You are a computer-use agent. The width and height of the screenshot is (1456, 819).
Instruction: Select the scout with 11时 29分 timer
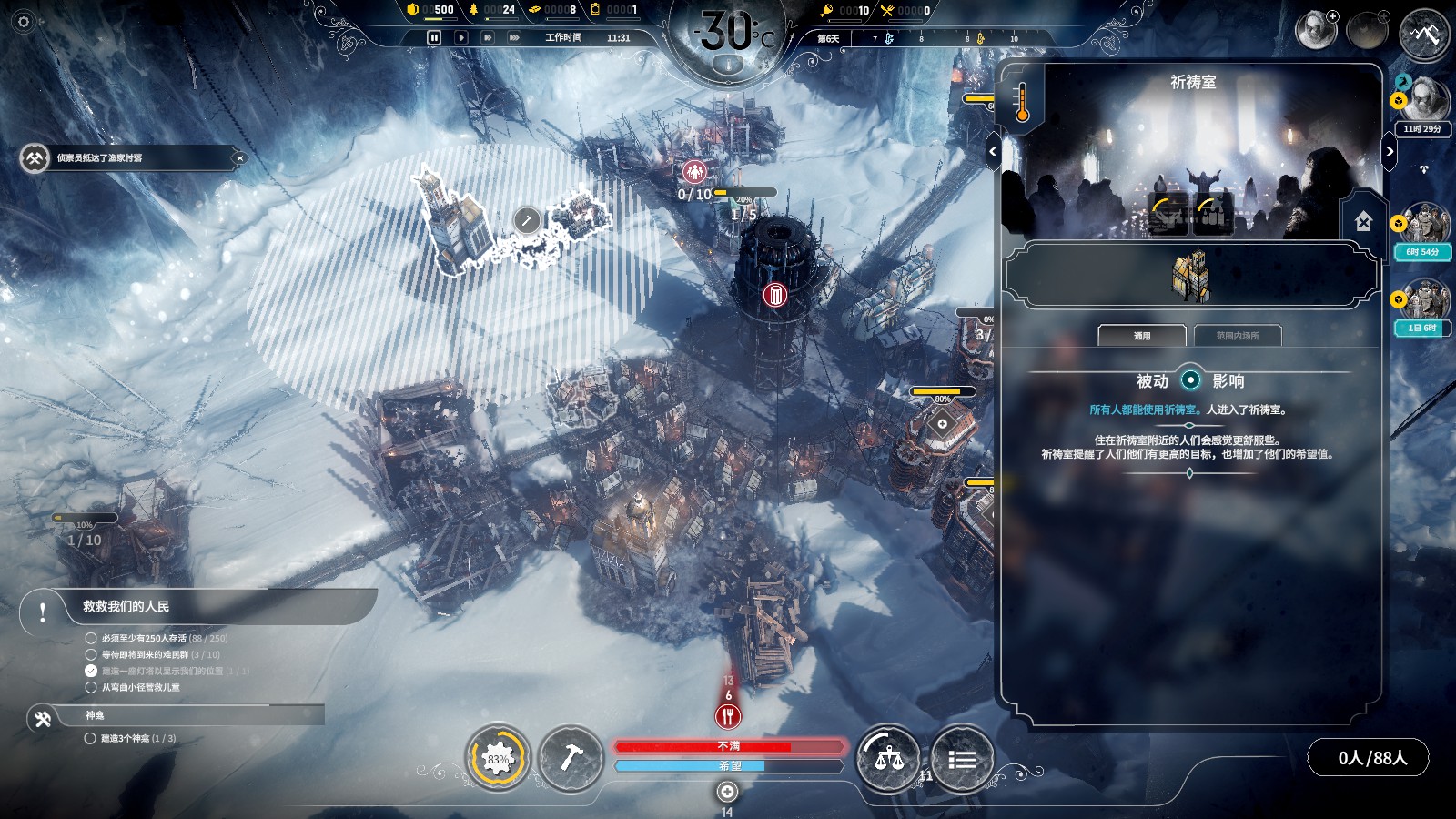[x=1424, y=102]
